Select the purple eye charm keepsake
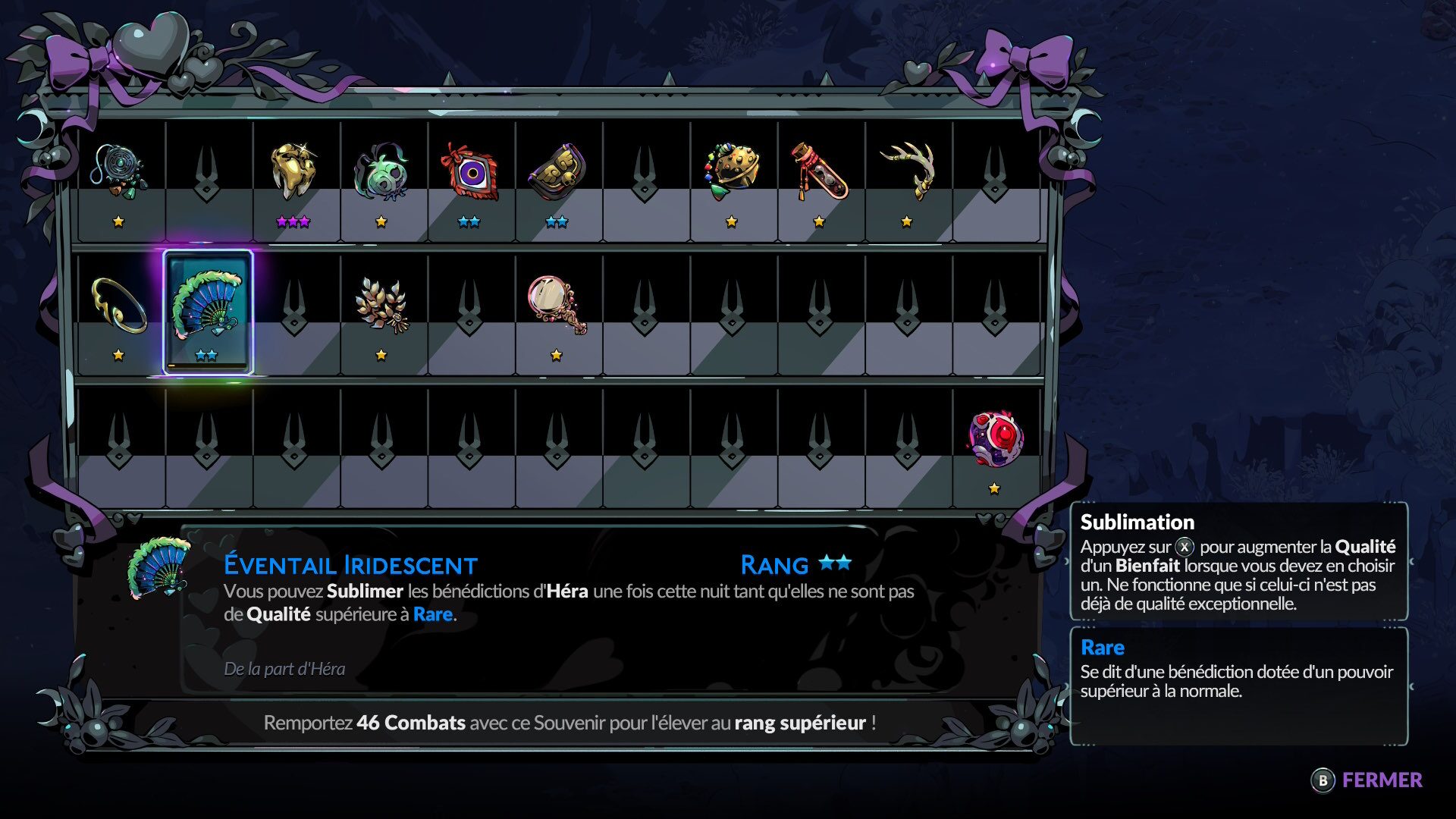Viewport: 1456px width, 819px height. pyautogui.click(x=469, y=172)
